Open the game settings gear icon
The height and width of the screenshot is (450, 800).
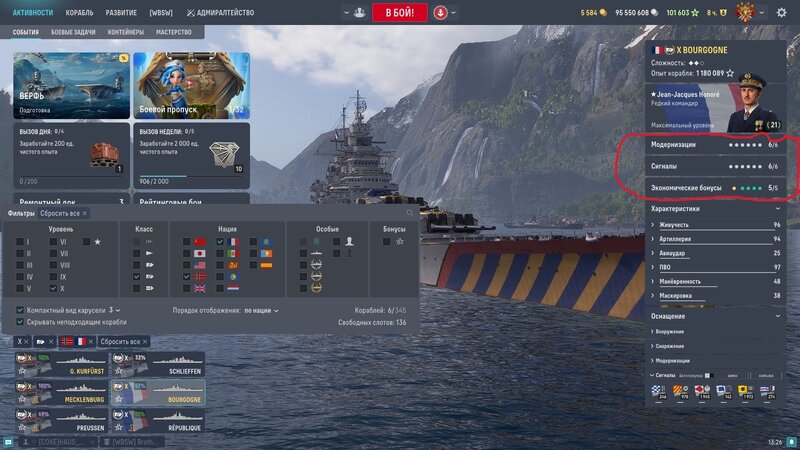coord(781,13)
